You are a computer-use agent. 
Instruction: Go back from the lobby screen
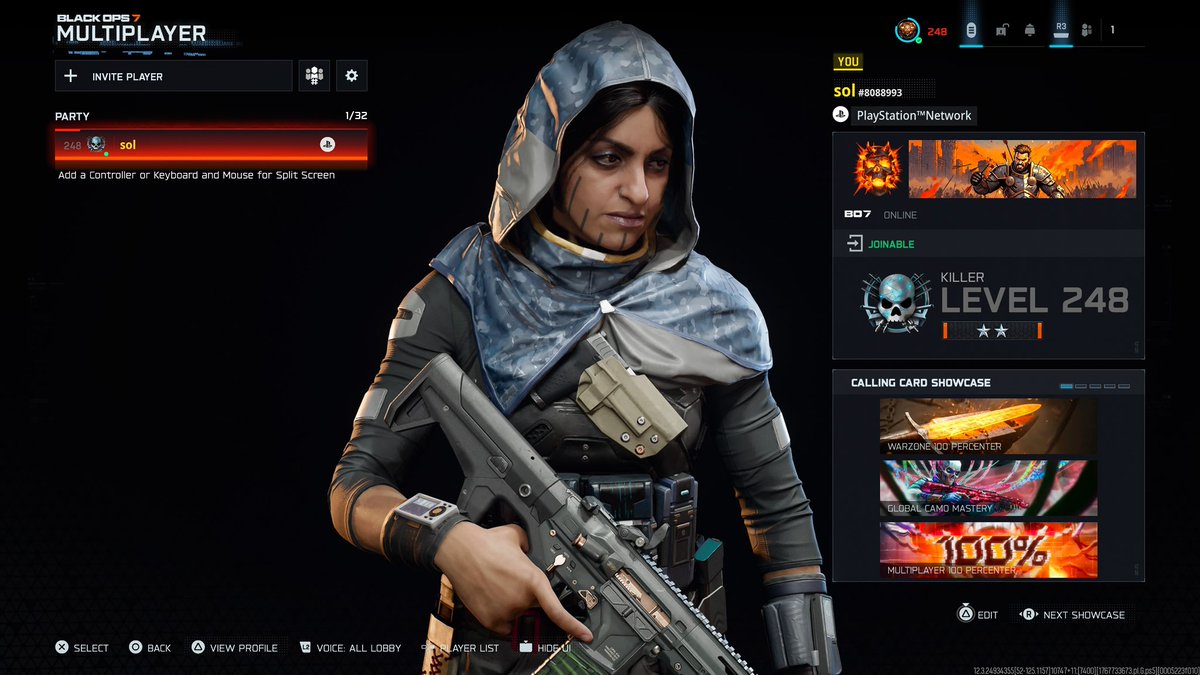[x=150, y=648]
